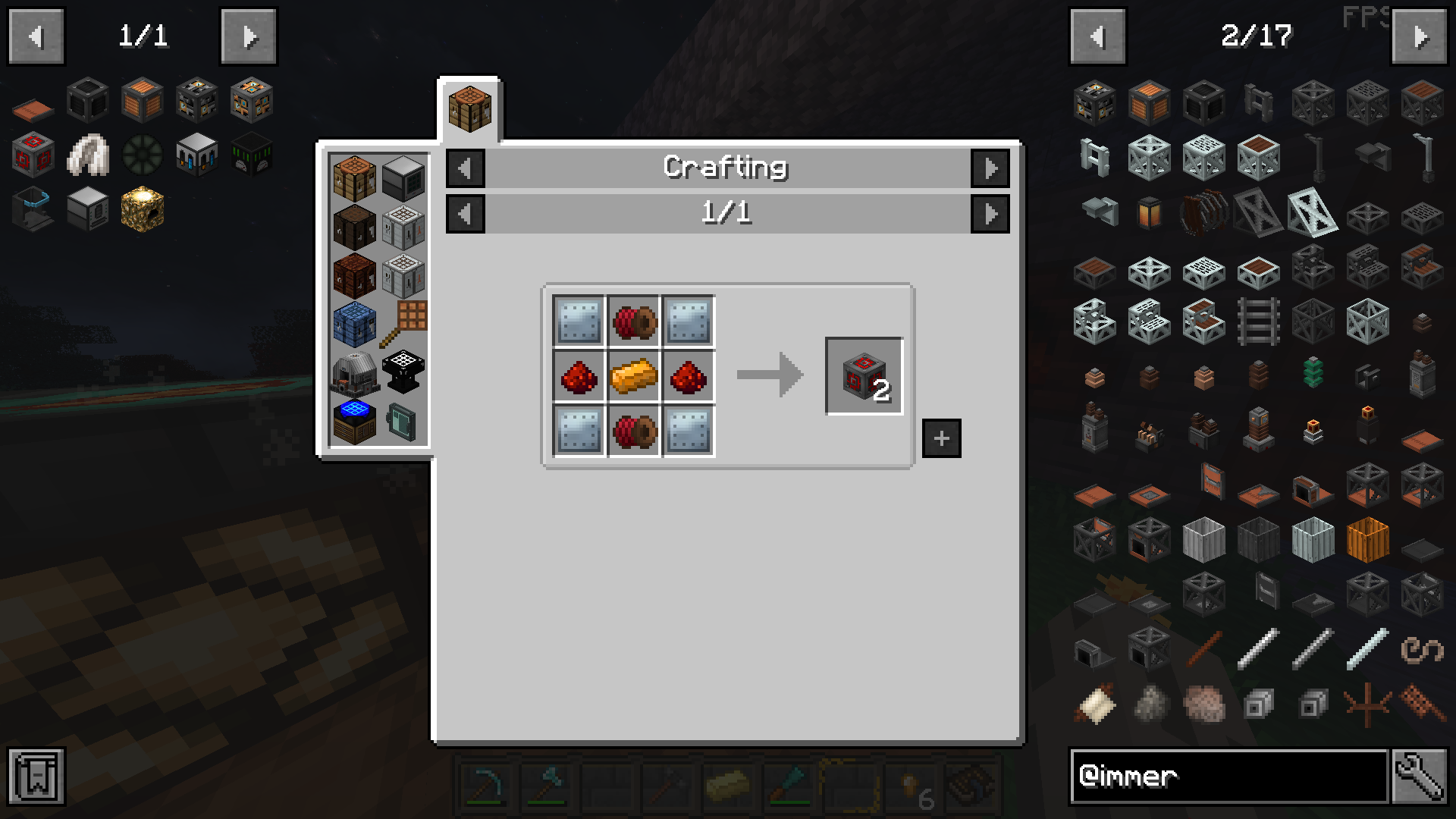This screenshot has height=819, width=1456.
Task: Click the plus recipe transfer button
Action: [x=941, y=438]
